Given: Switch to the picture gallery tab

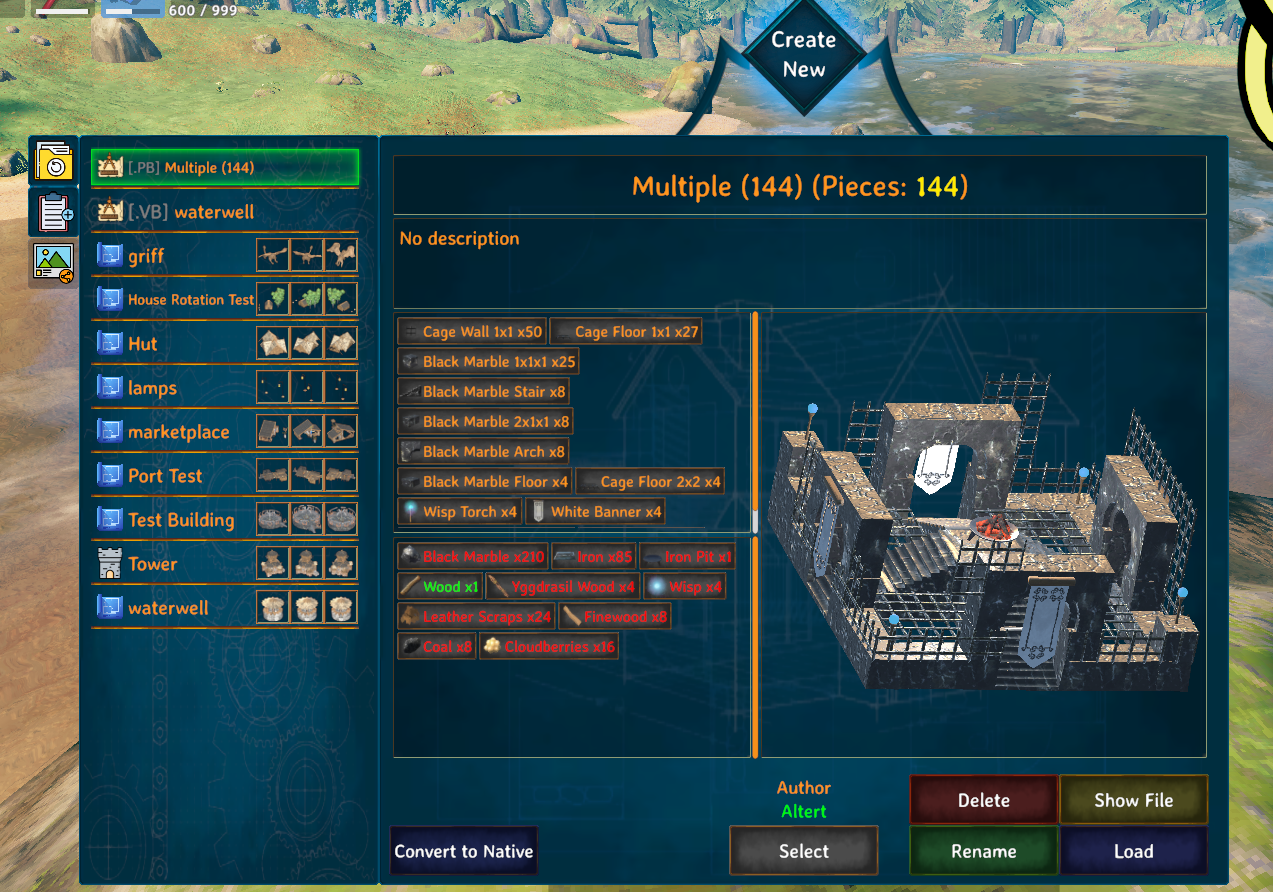Looking at the screenshot, I should [53, 263].
